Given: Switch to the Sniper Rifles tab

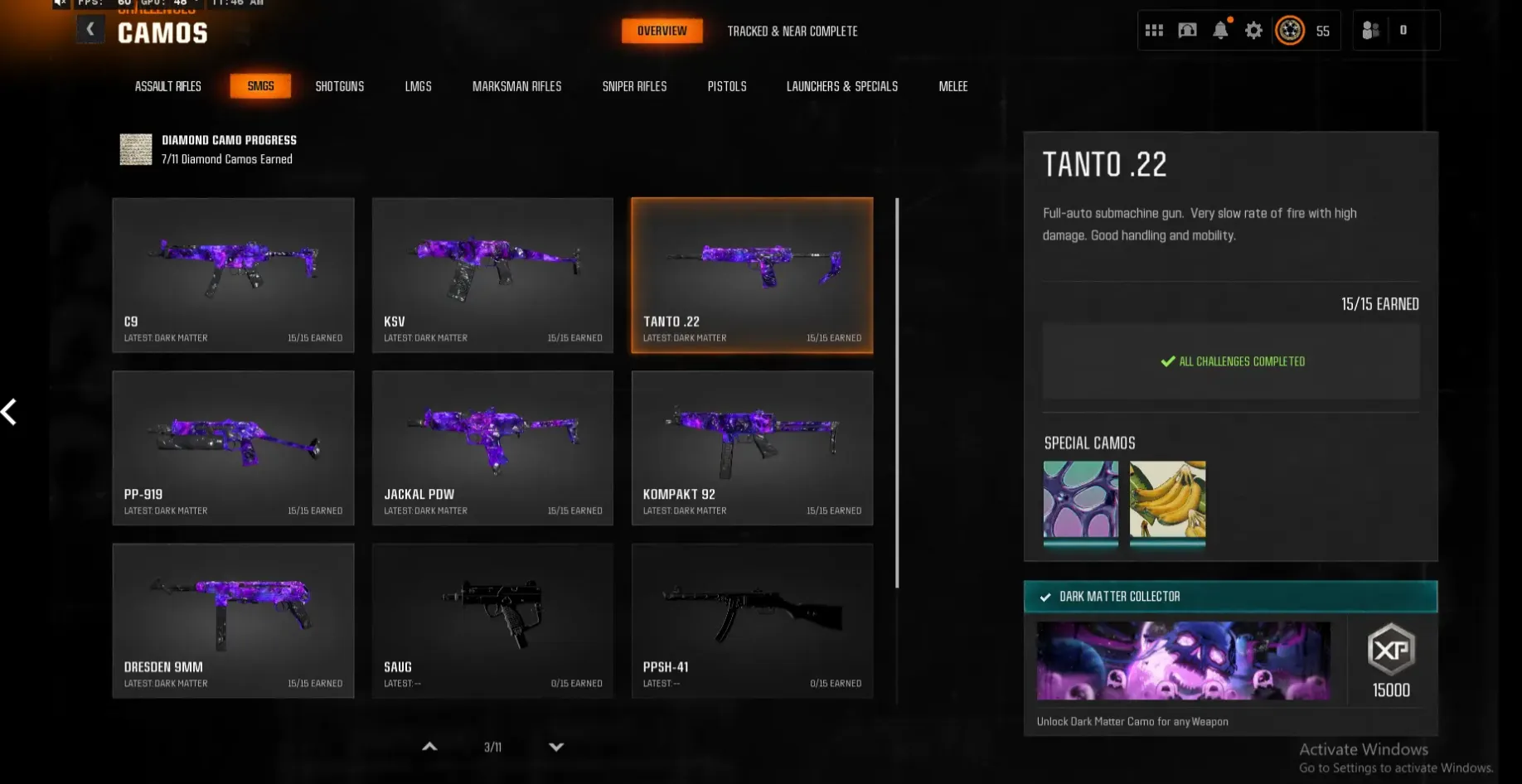Looking at the screenshot, I should 634,85.
